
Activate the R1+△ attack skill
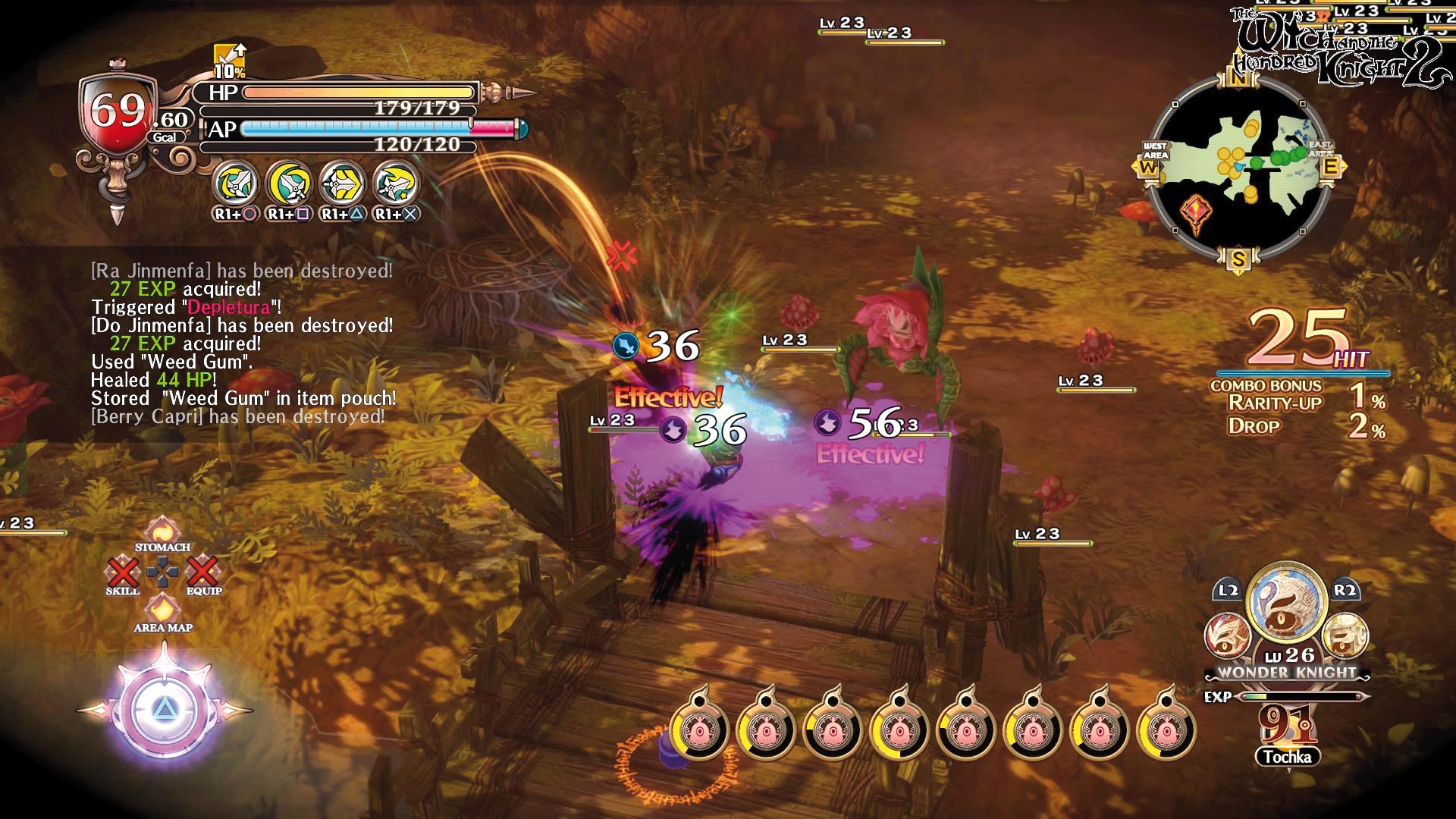tap(341, 182)
